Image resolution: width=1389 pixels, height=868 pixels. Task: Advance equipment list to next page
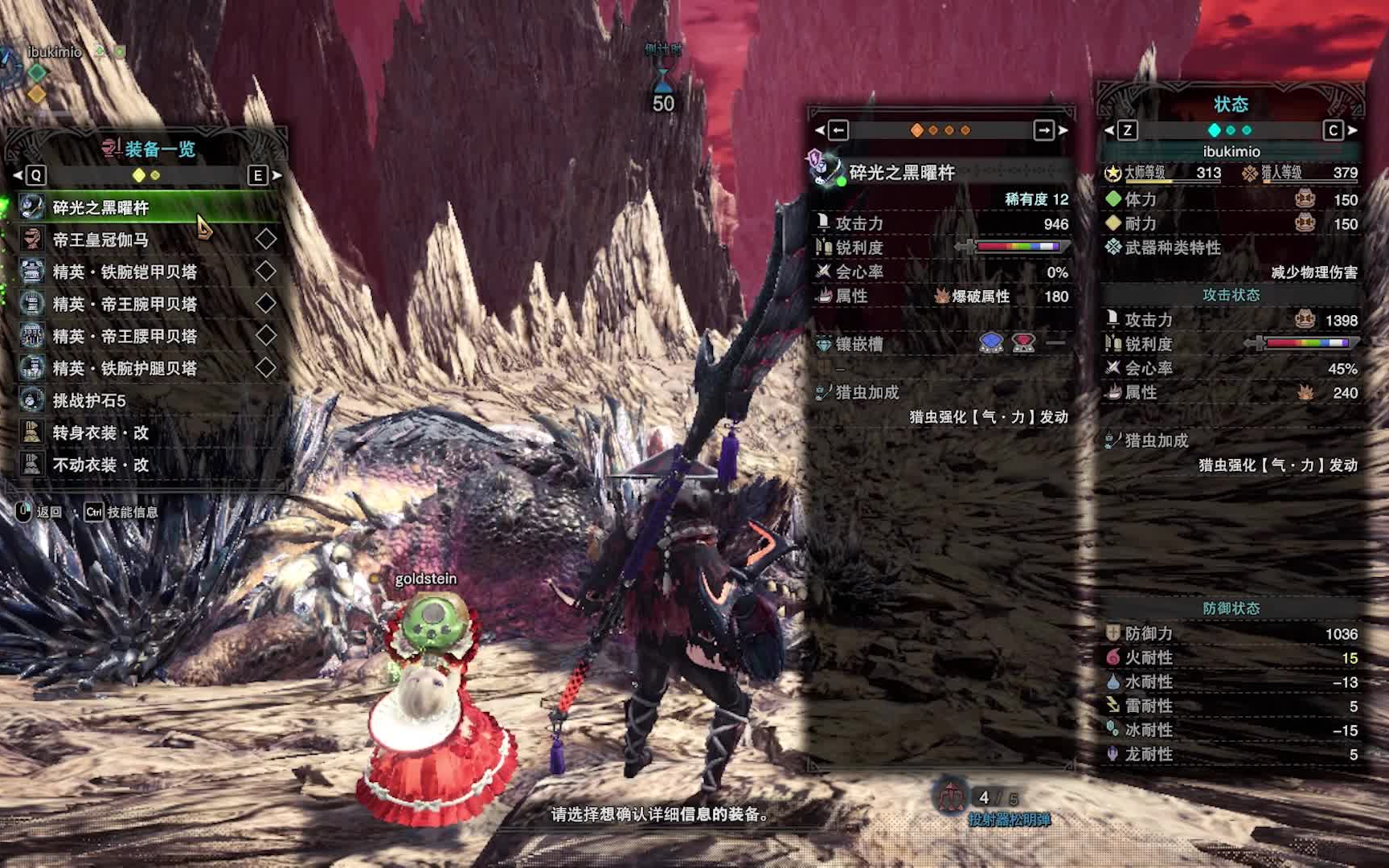[258, 175]
